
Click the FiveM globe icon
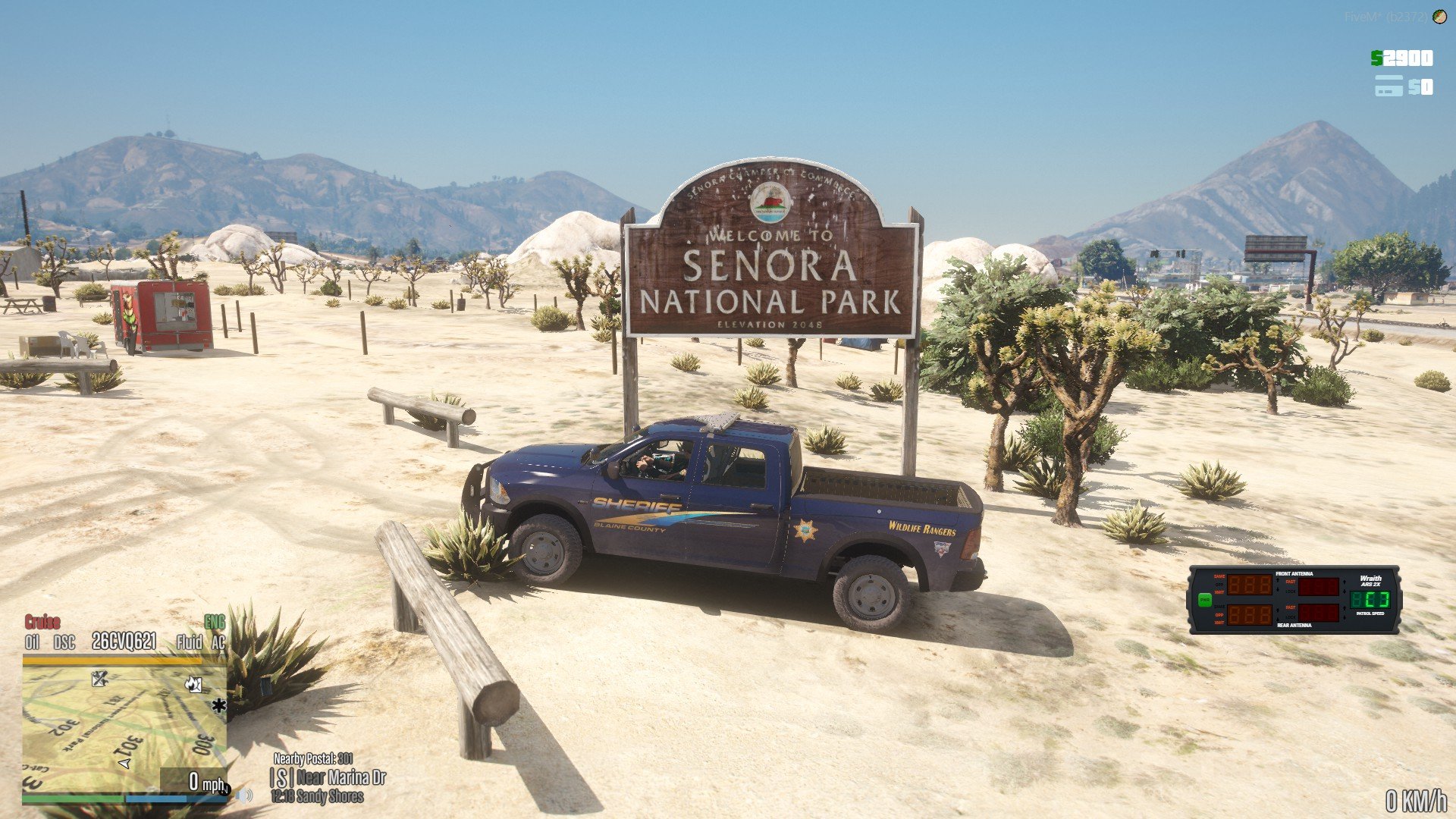pyautogui.click(x=1440, y=17)
